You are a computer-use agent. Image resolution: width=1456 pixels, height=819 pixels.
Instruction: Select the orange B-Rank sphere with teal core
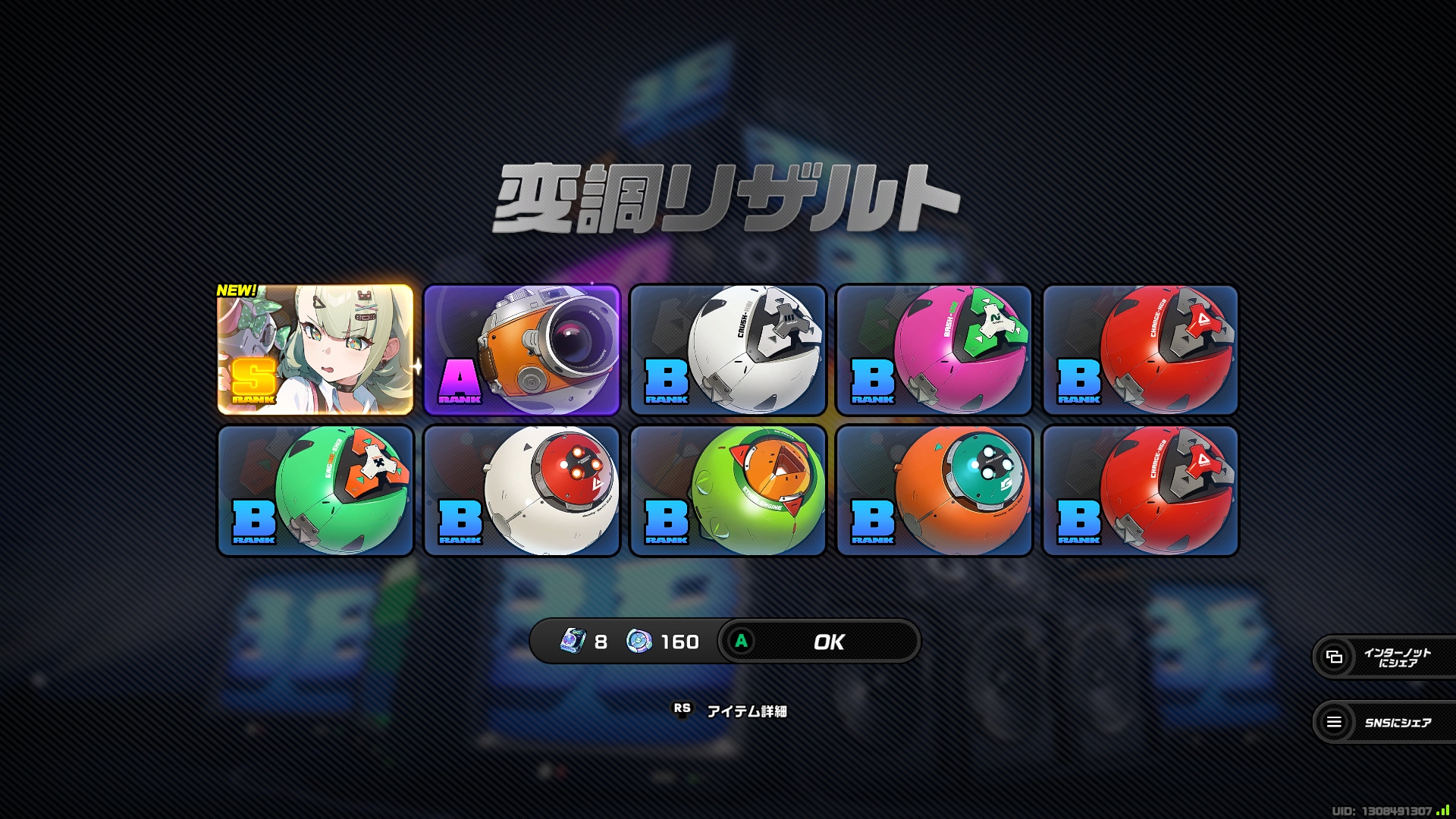pyautogui.click(x=934, y=491)
